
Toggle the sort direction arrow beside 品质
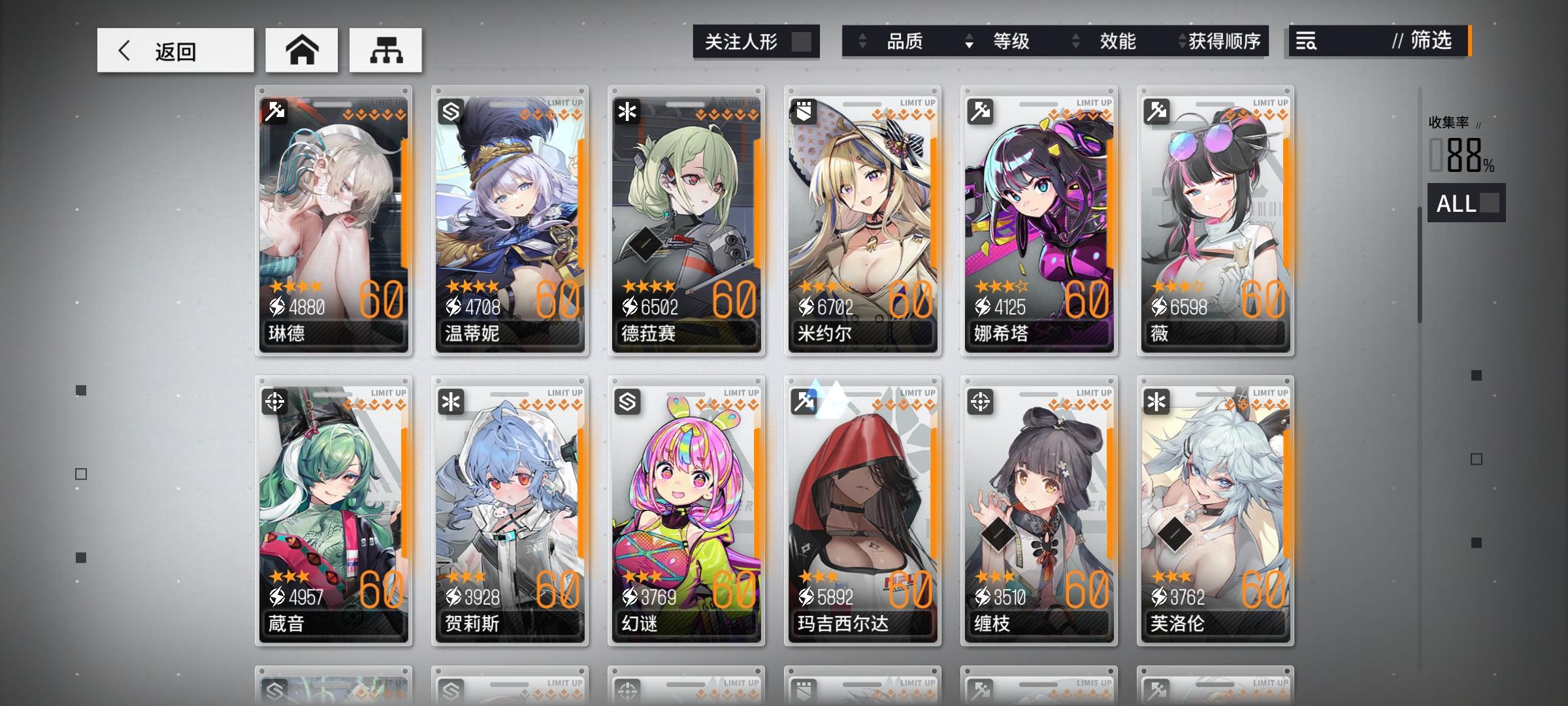pyautogui.click(x=861, y=42)
